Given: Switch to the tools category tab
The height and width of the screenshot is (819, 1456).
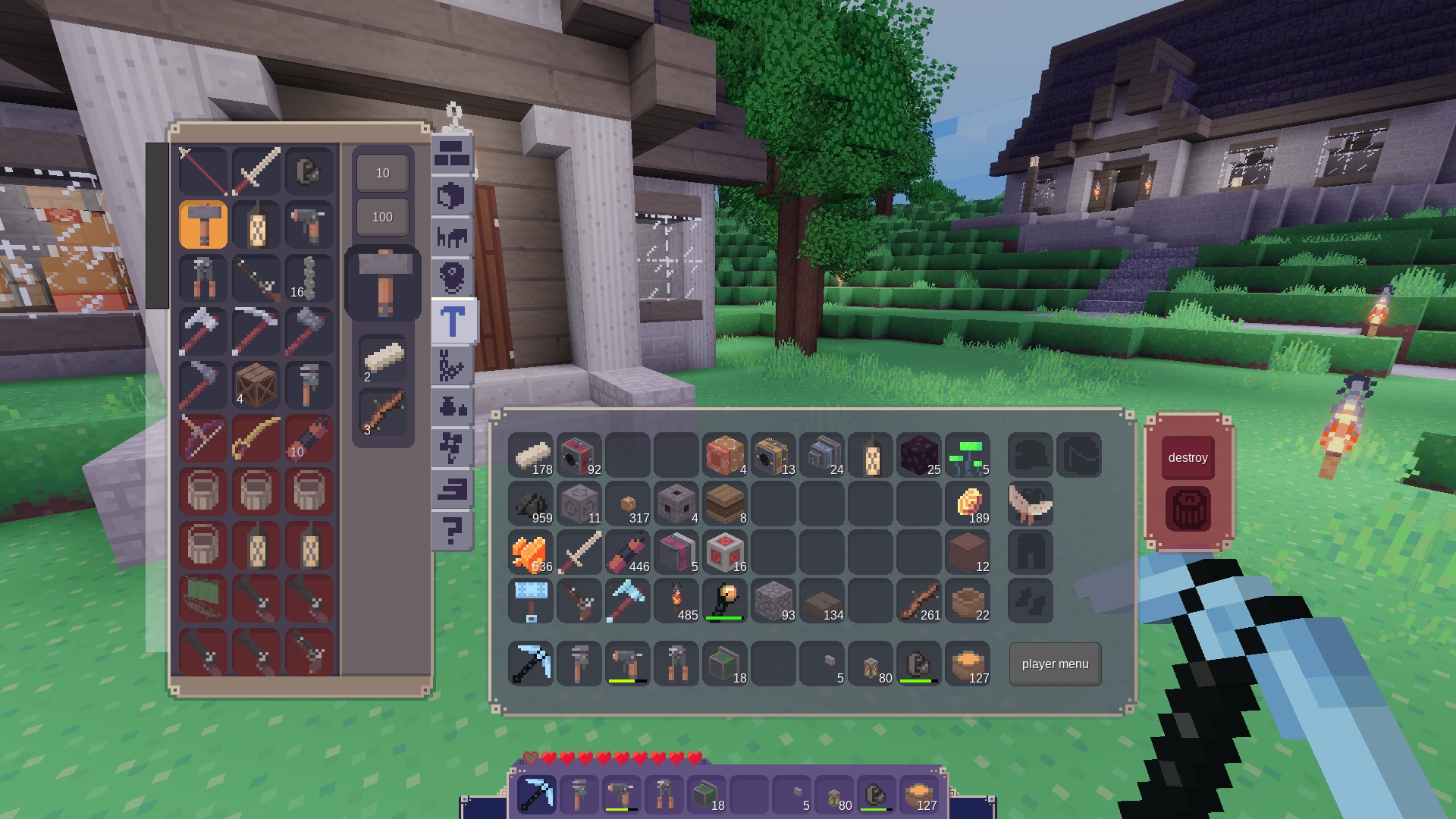Looking at the screenshot, I should coord(453,322).
